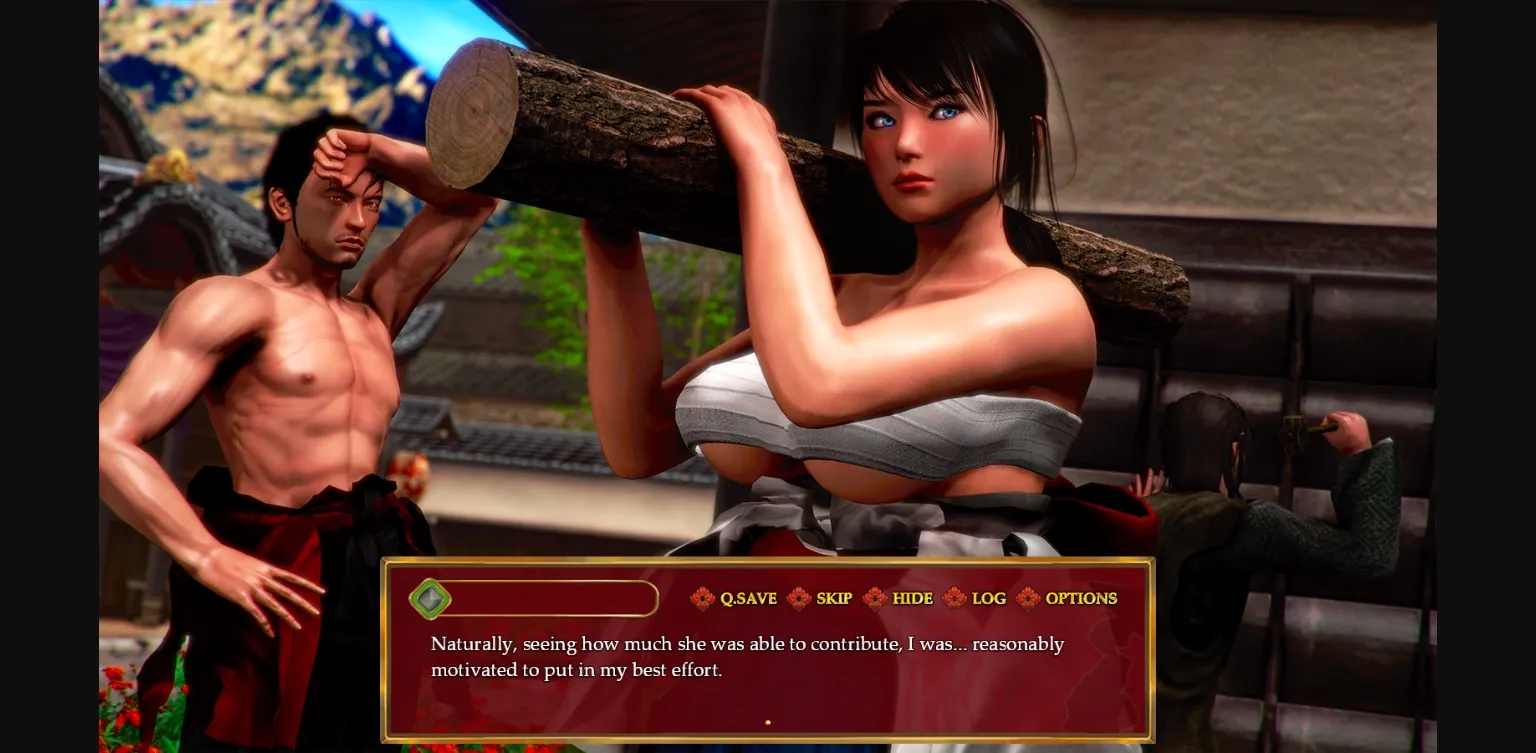Click OPTIONS to adjust game settings
Viewport: 1536px width, 753px height.
pos(1081,598)
